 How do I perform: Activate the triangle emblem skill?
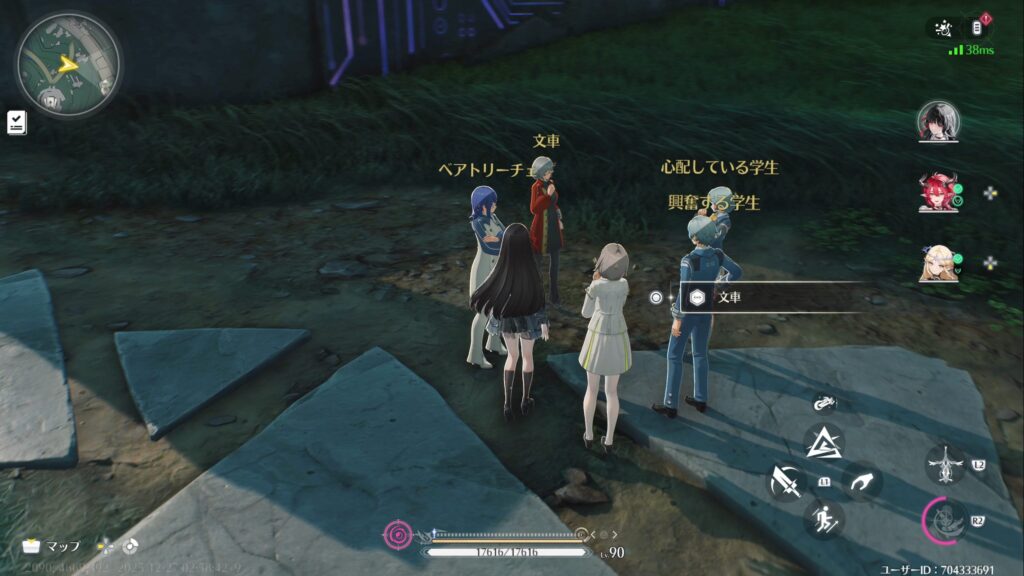coord(824,442)
